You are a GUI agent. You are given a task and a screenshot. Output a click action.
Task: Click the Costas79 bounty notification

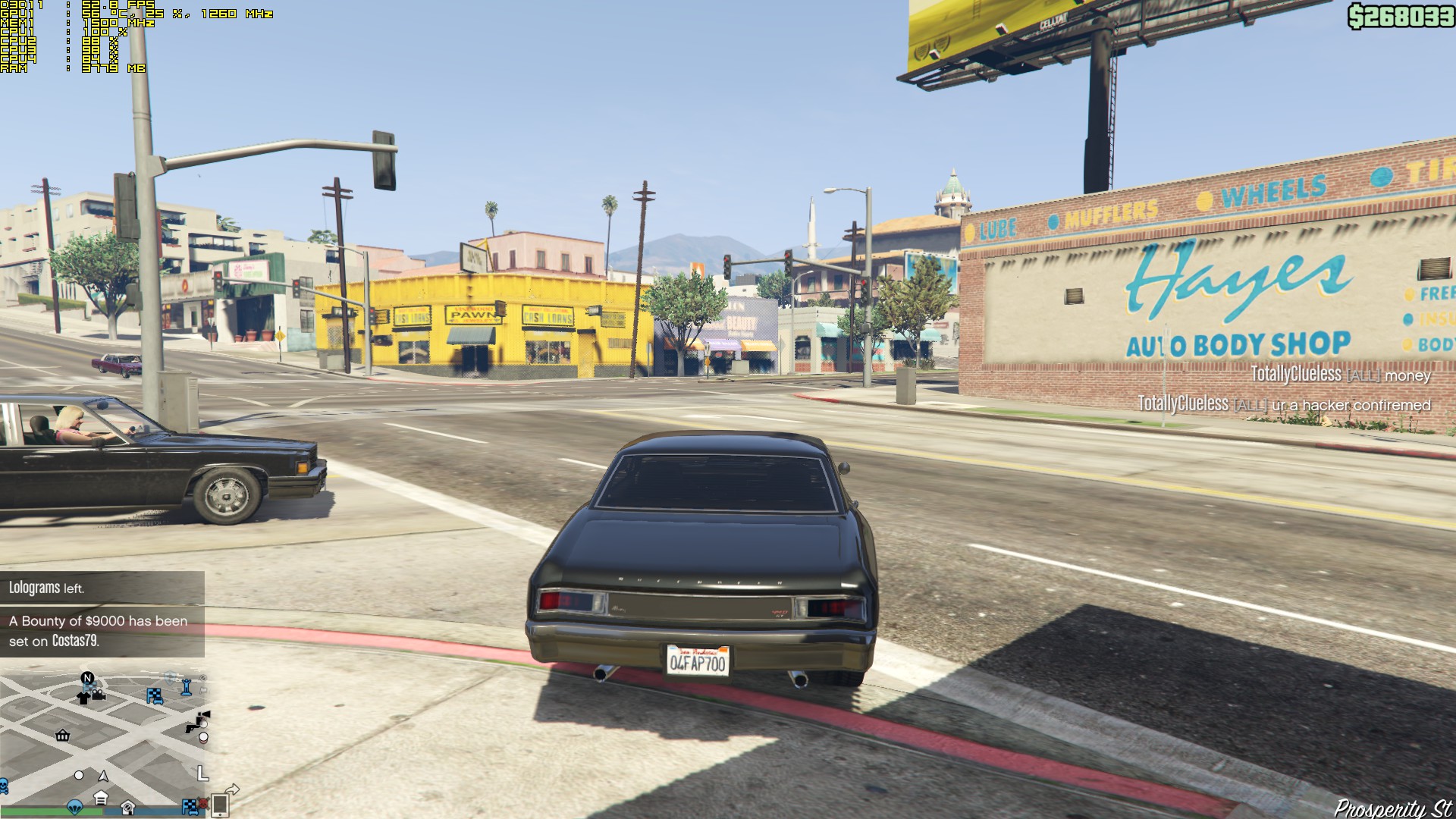(102, 631)
